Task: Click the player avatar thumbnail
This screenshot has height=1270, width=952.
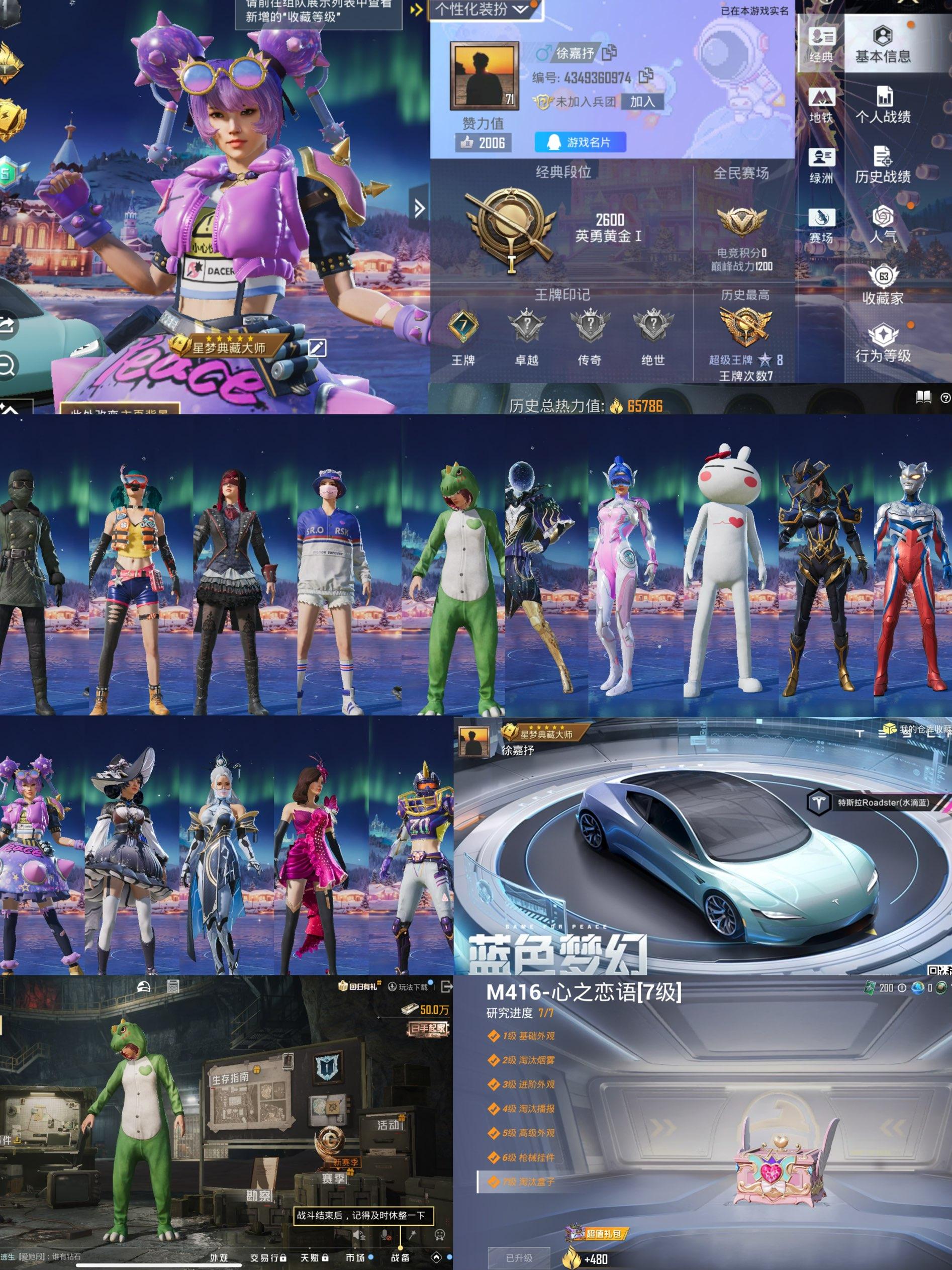Action: click(485, 75)
